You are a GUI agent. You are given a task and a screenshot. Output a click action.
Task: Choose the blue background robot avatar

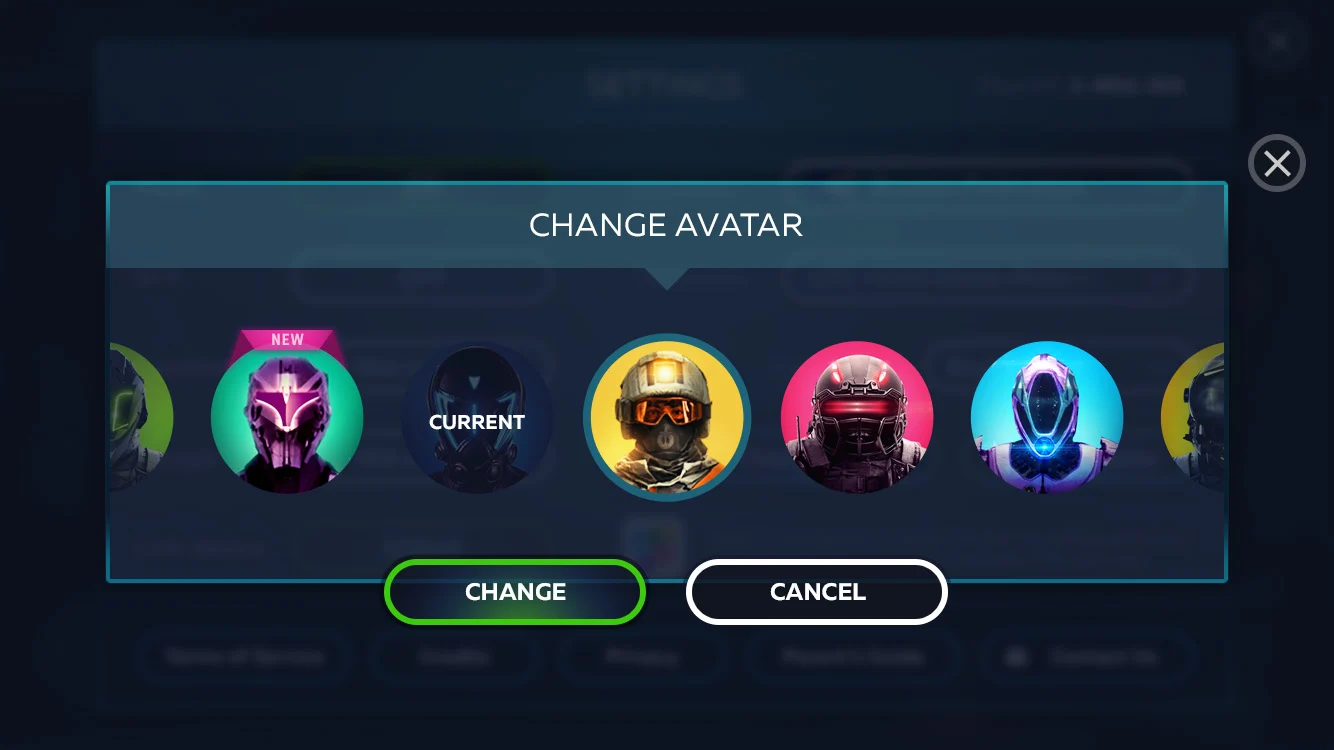1047,418
